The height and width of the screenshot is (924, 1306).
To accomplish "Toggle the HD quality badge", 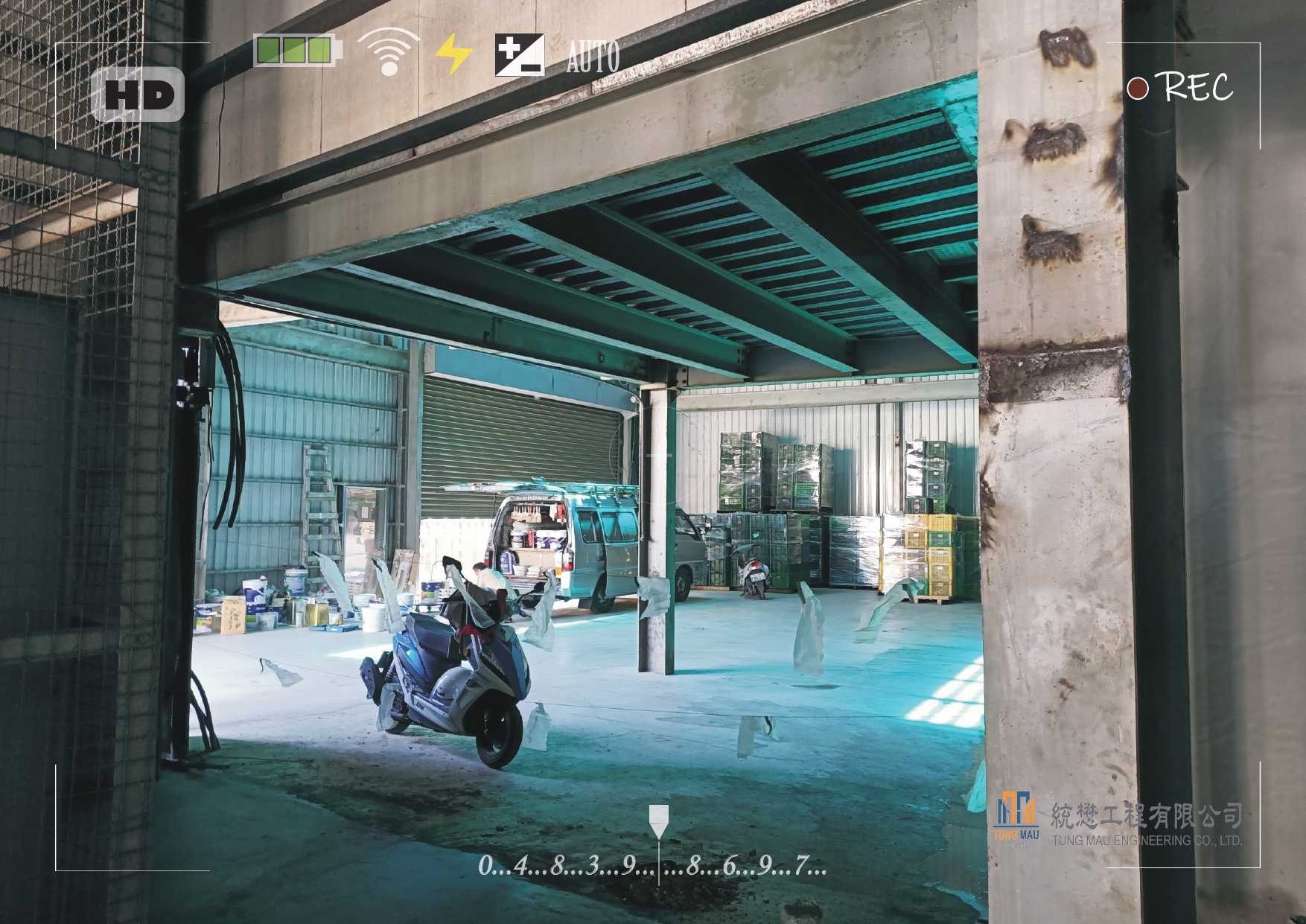I will (138, 95).
